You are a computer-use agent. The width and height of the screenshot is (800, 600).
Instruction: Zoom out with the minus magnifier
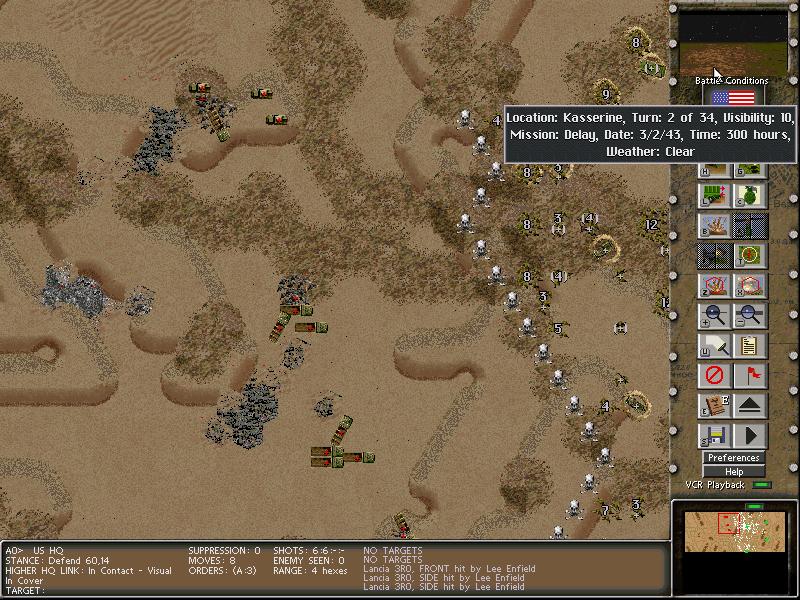750,316
